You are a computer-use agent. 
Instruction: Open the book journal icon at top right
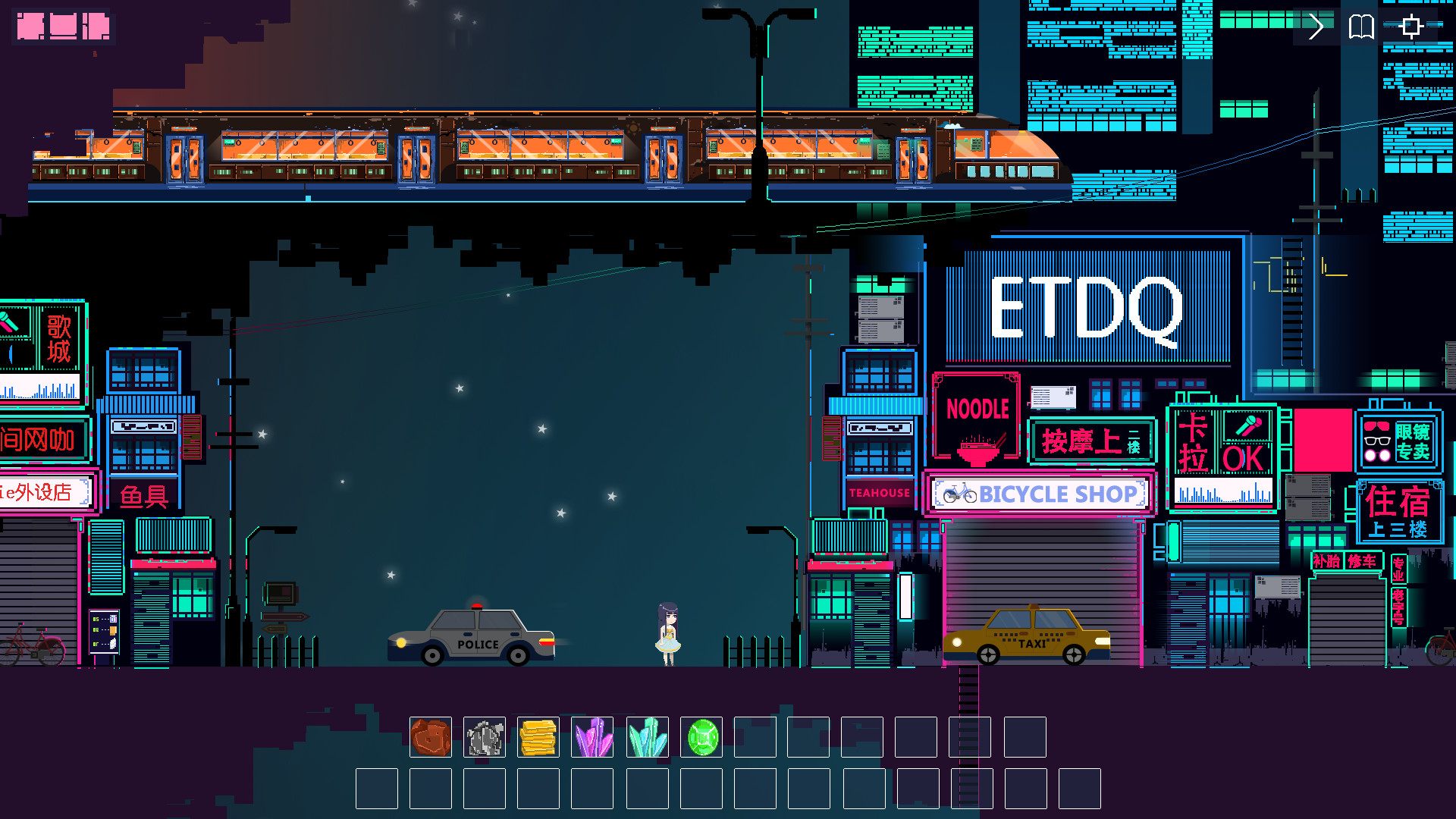pyautogui.click(x=1361, y=27)
